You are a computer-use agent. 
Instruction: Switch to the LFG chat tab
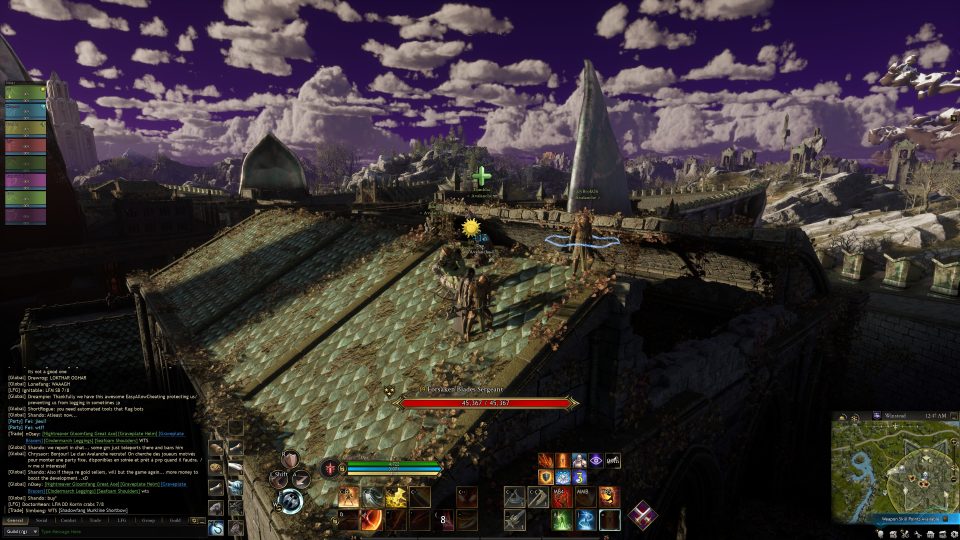point(122,520)
